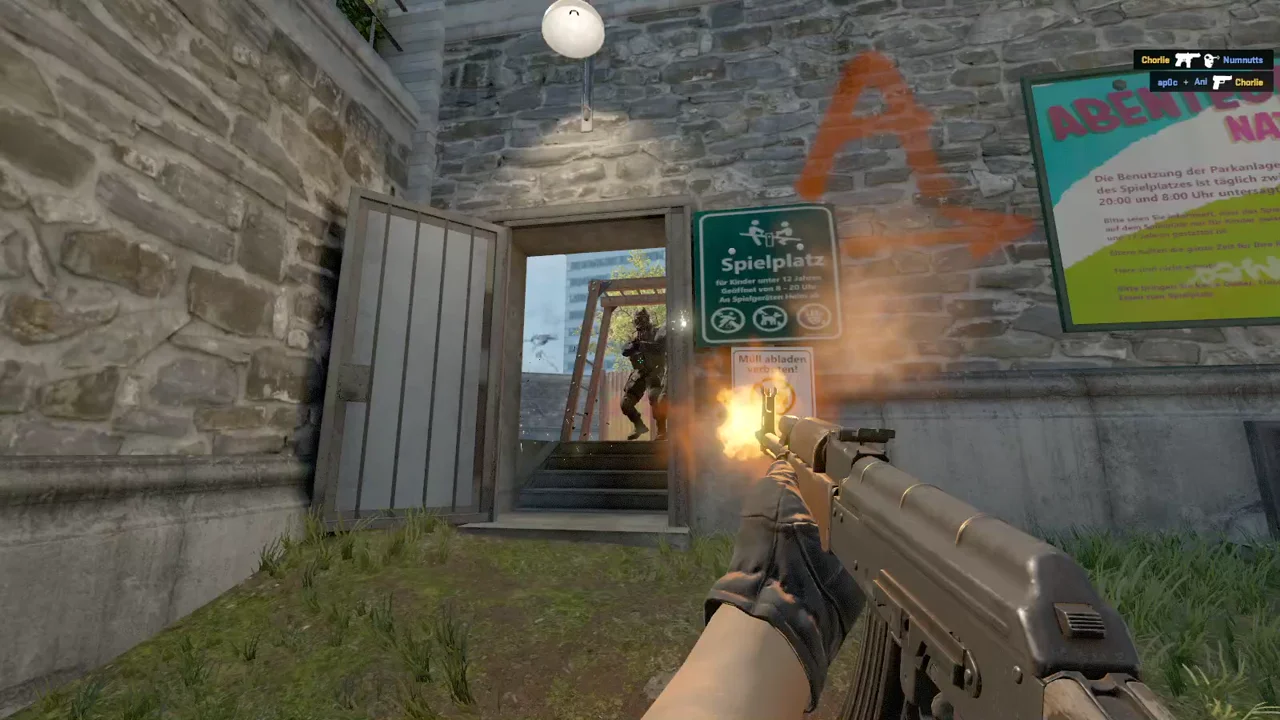1280x720 pixels.
Task: Select the kill feed row starting with ap0c
Action: click(x=1210, y=82)
